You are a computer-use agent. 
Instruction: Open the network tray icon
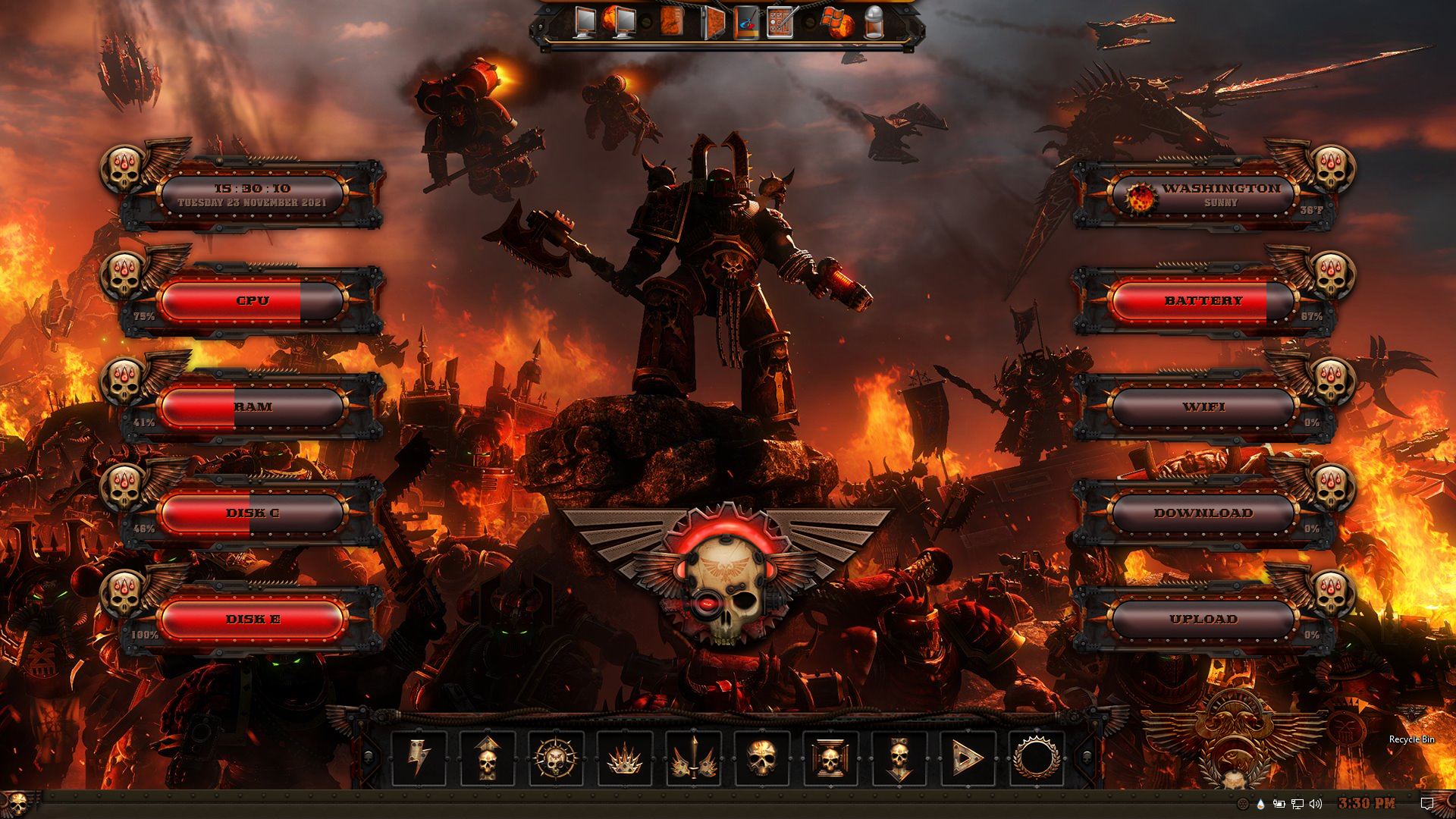click(x=1298, y=804)
